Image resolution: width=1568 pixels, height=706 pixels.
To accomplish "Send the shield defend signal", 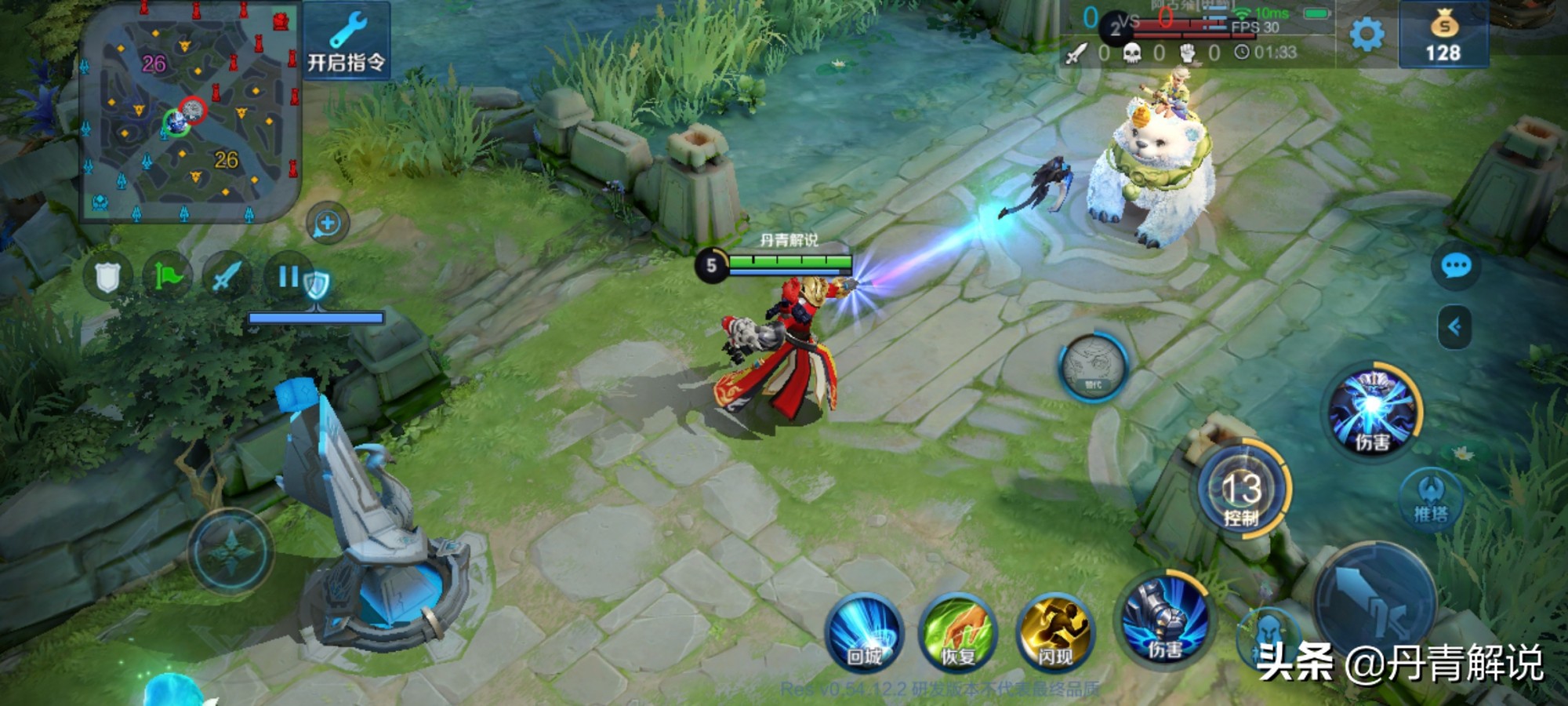I will click(x=107, y=277).
